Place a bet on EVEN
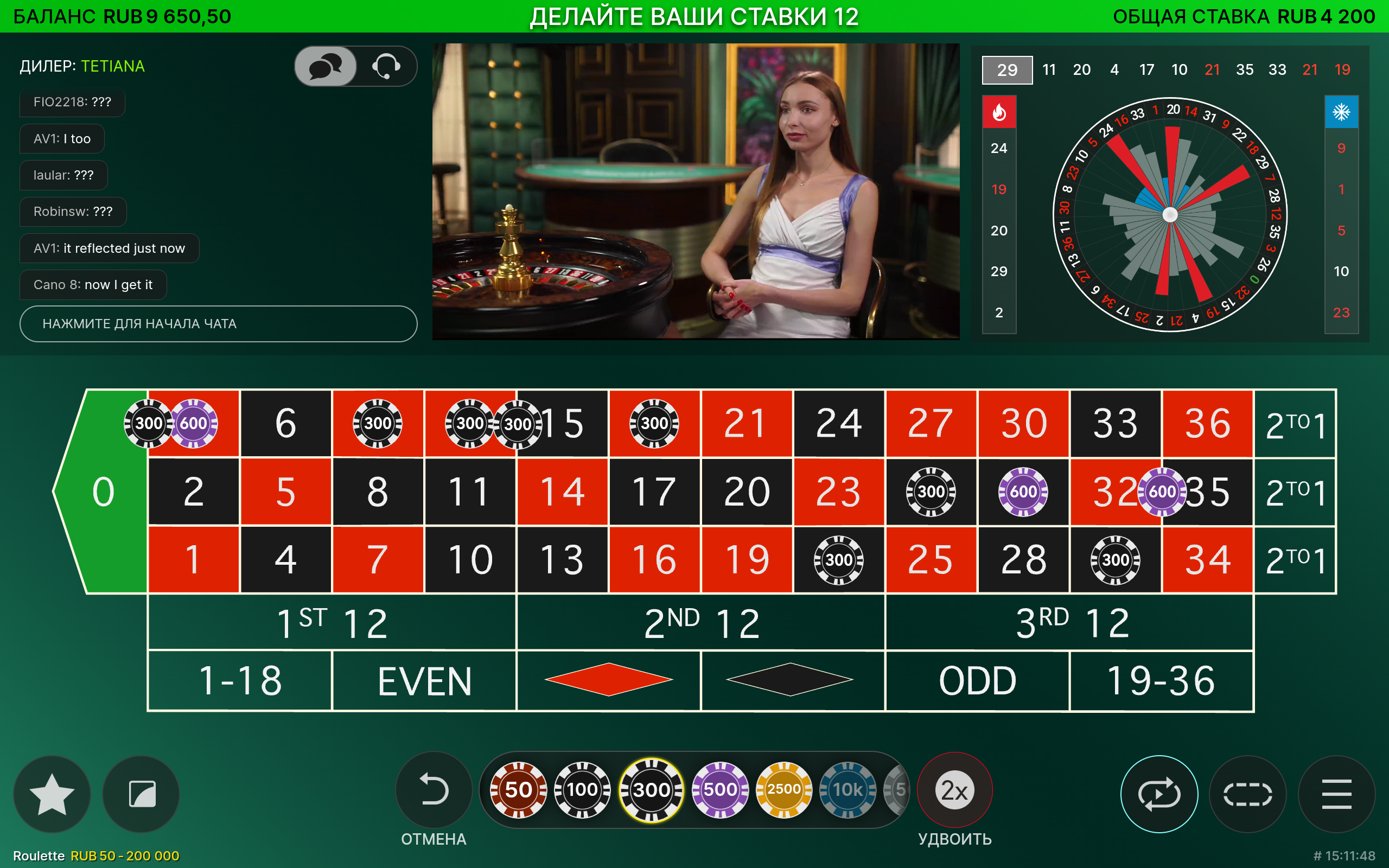This screenshot has height=868, width=1389. coord(424,681)
